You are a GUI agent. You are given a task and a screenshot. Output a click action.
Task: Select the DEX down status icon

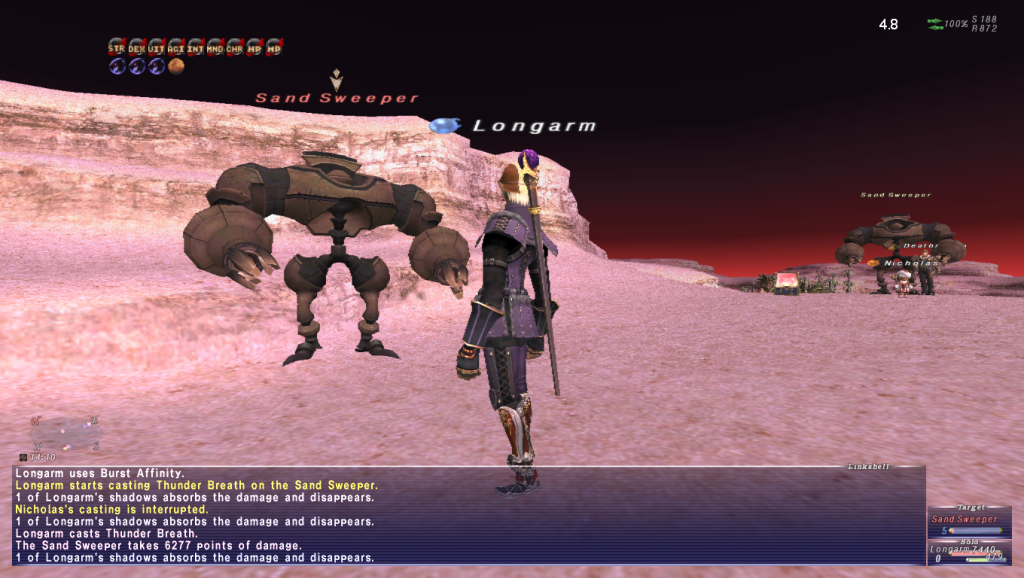click(137, 47)
